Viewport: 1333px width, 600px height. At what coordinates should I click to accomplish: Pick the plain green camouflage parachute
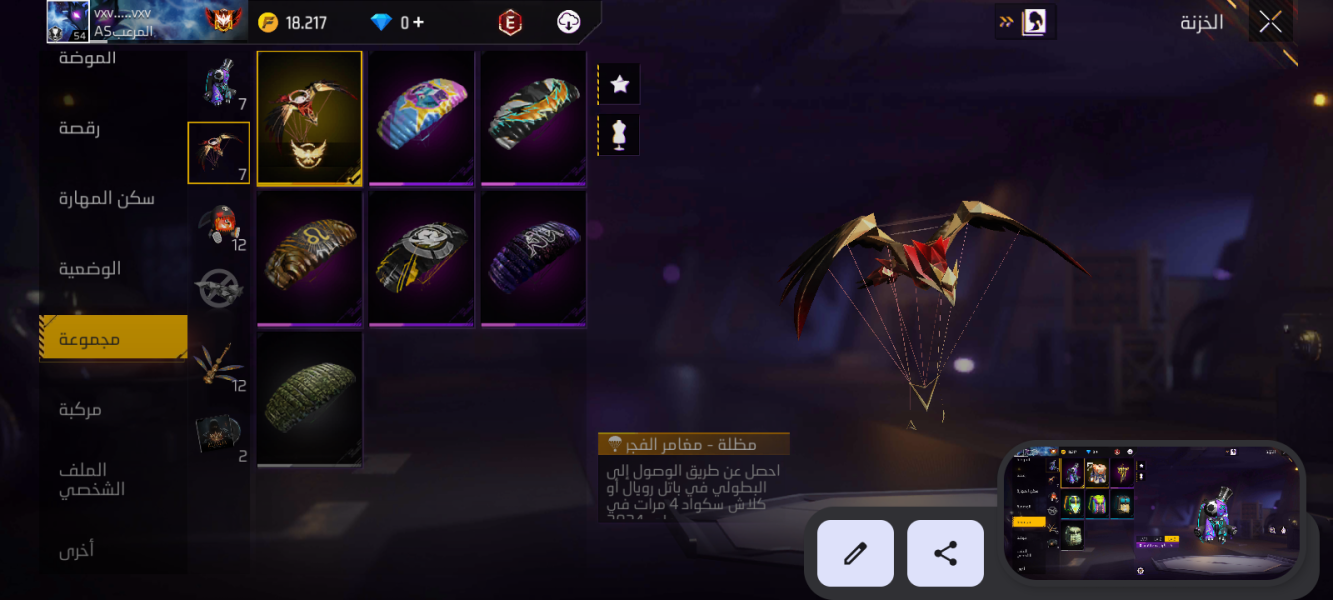310,398
